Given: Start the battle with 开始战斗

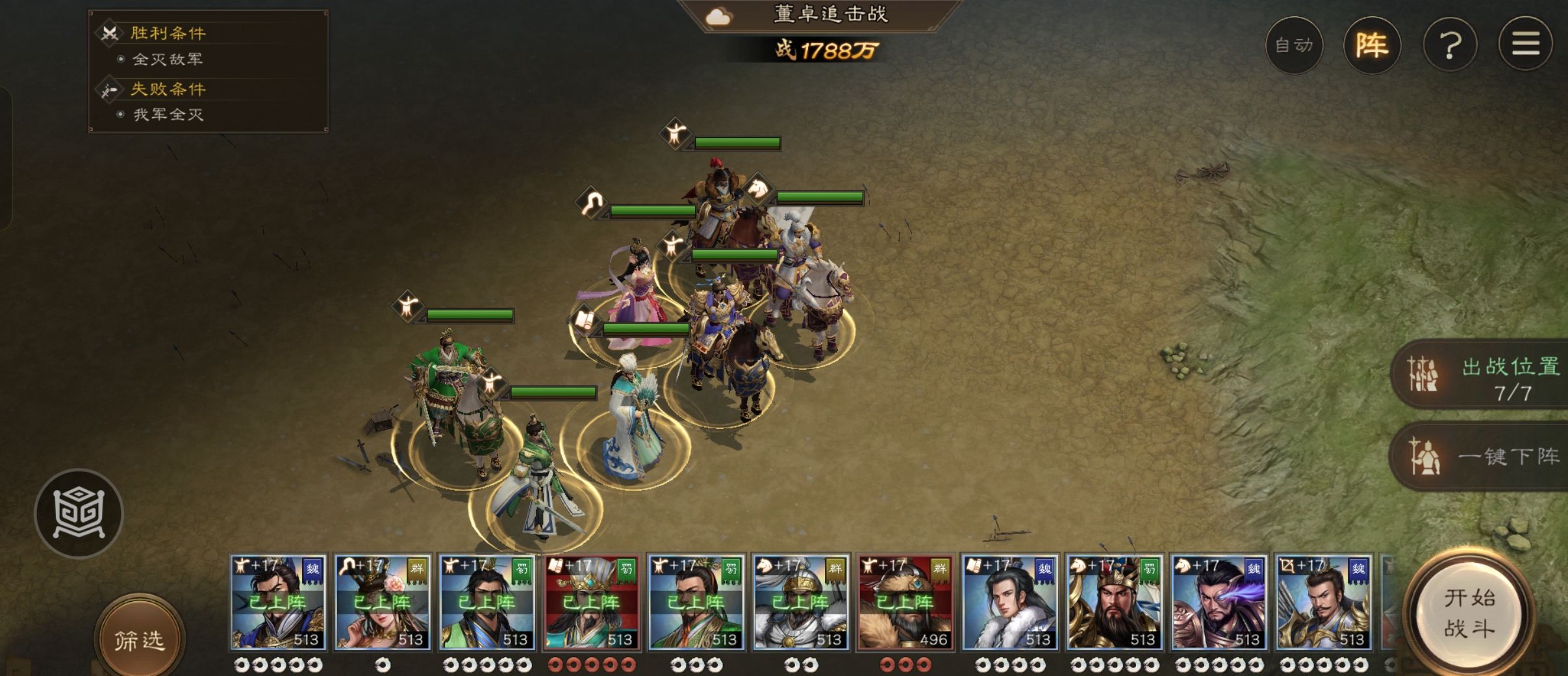Looking at the screenshot, I should [x=1469, y=612].
